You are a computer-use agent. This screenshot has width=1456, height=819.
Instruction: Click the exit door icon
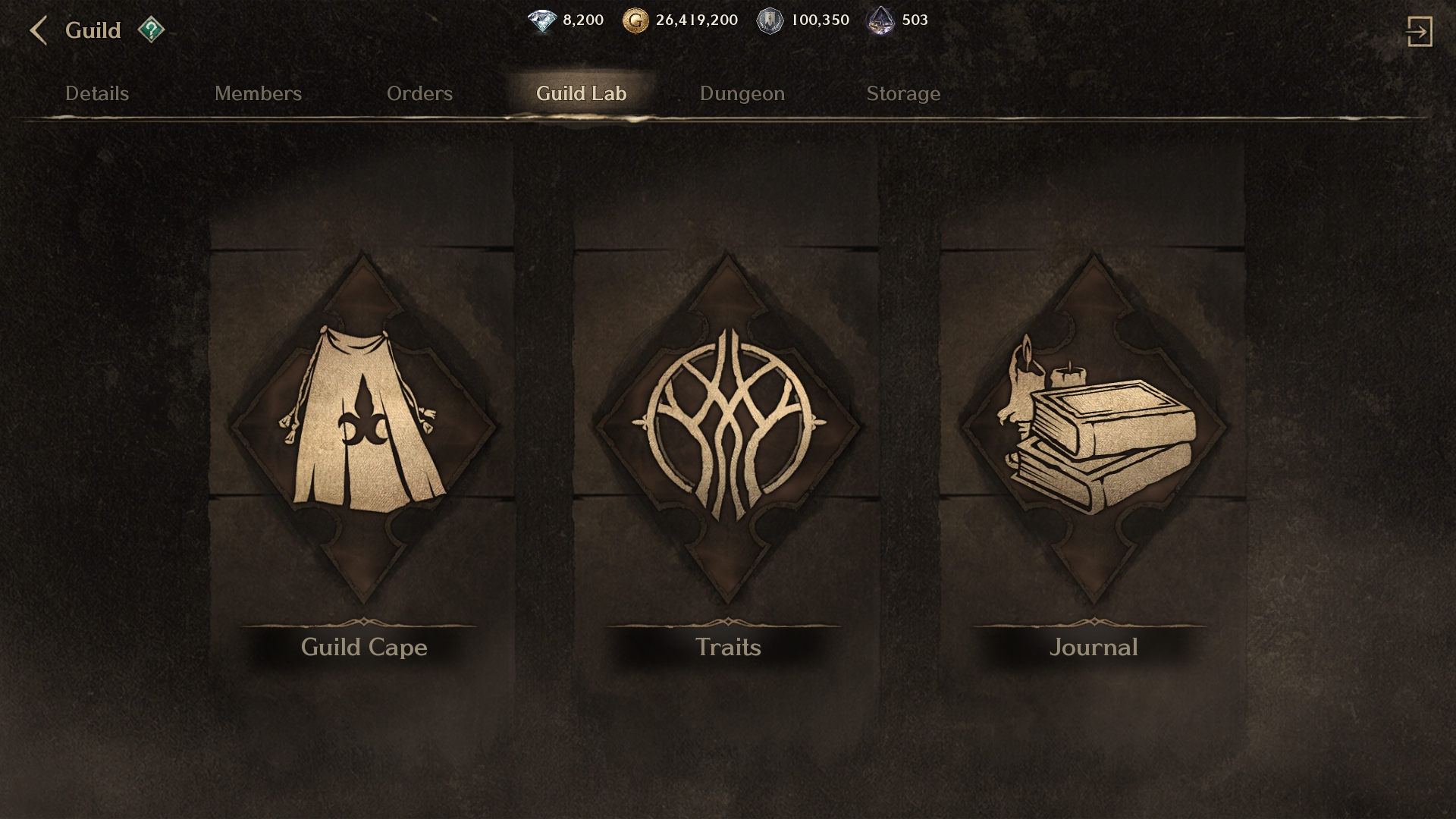[1419, 32]
